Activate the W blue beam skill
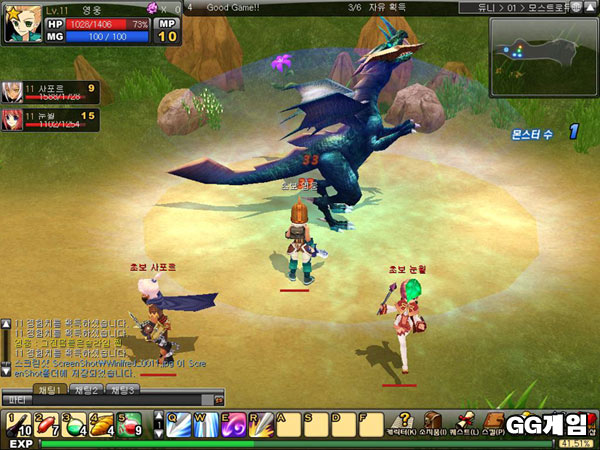This screenshot has width=600, height=450. coord(206,424)
